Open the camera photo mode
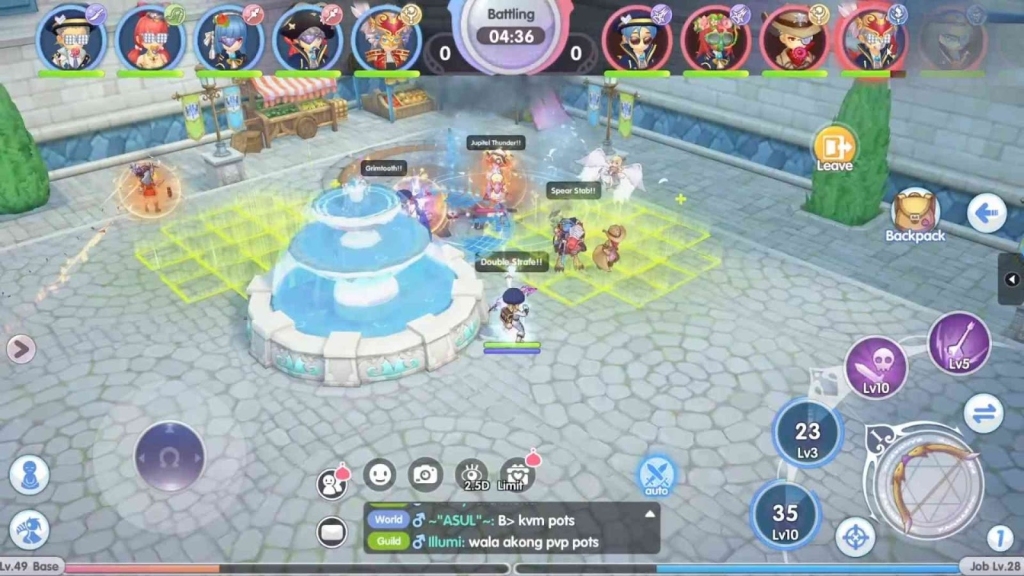Image resolution: width=1024 pixels, height=576 pixels. click(x=426, y=474)
